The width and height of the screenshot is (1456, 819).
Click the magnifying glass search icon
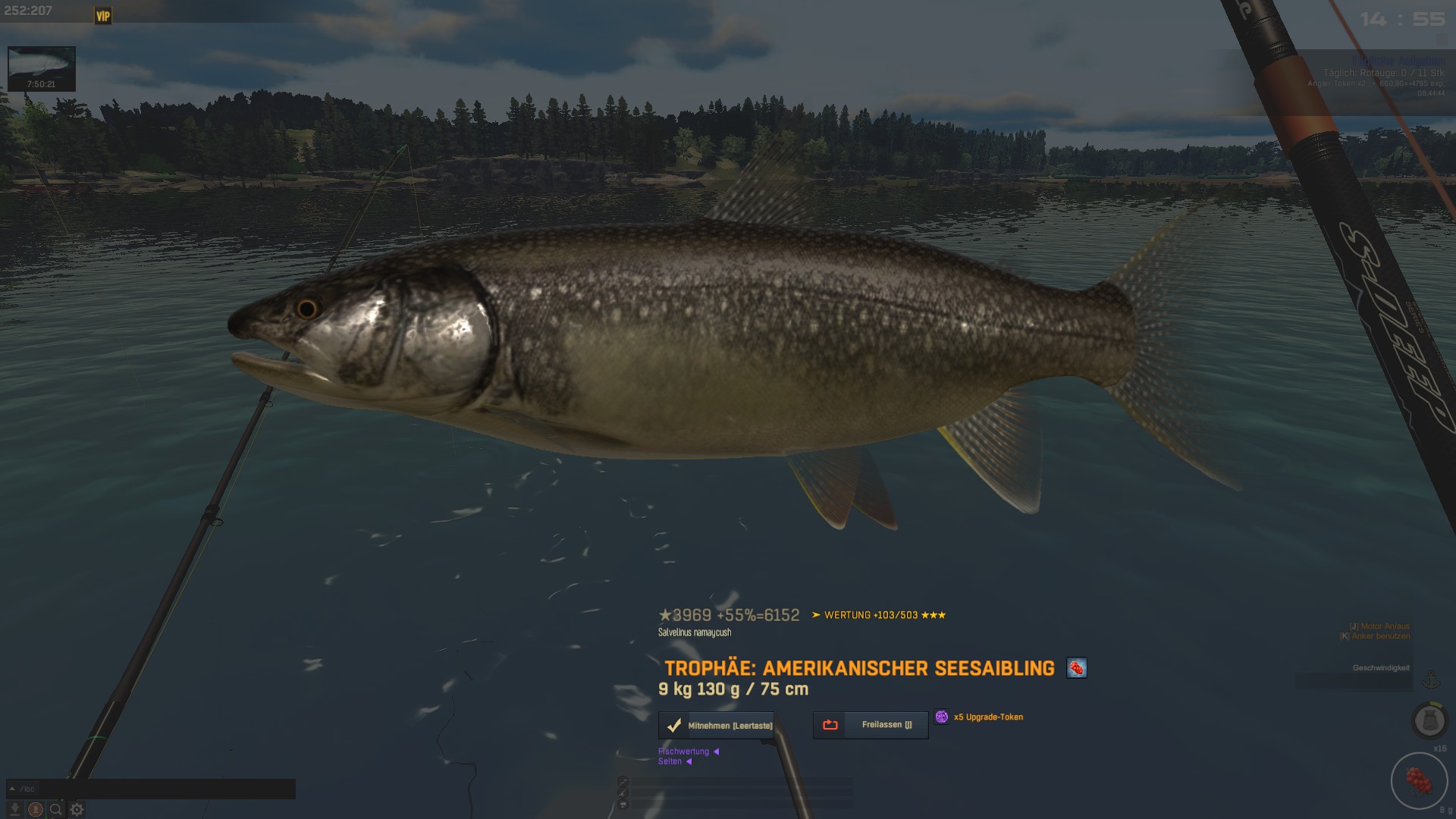(x=56, y=809)
